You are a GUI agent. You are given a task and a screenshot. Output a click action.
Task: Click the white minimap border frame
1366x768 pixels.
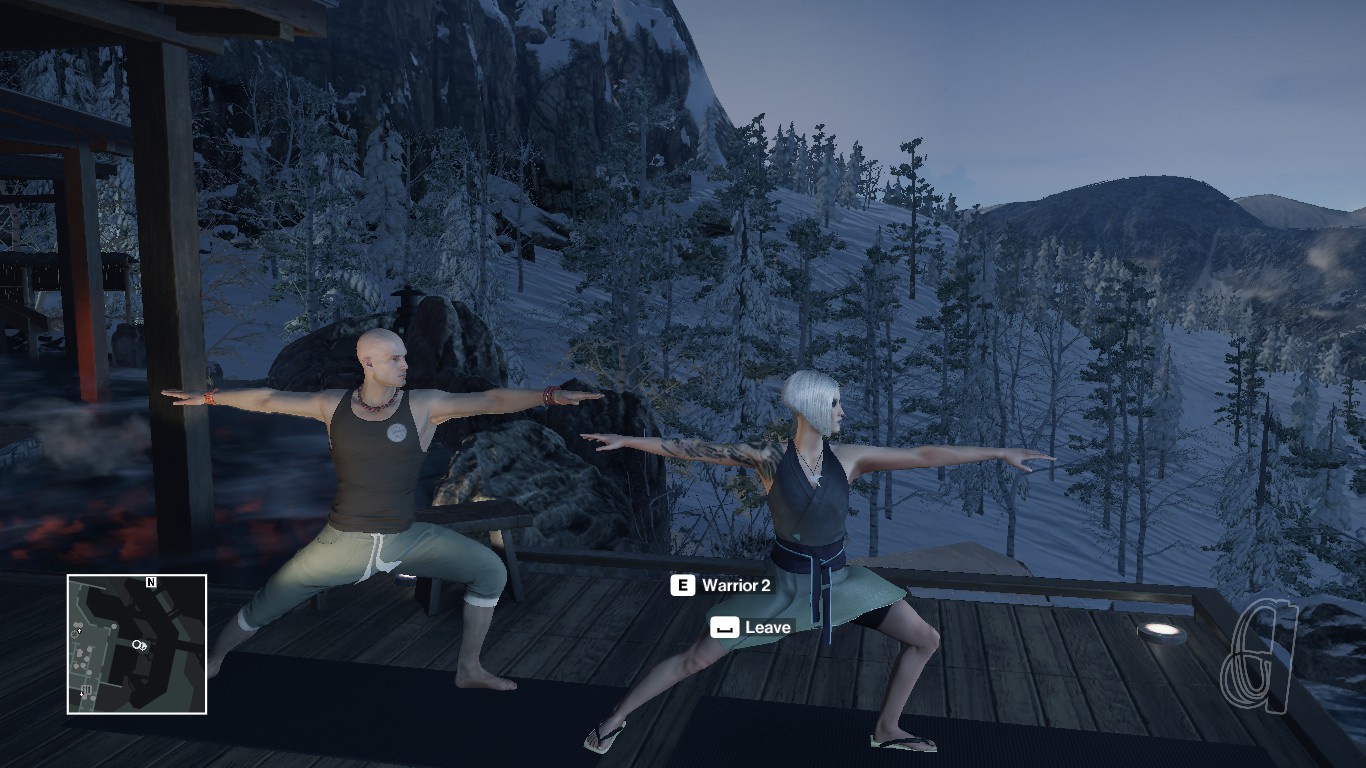pos(137,574)
